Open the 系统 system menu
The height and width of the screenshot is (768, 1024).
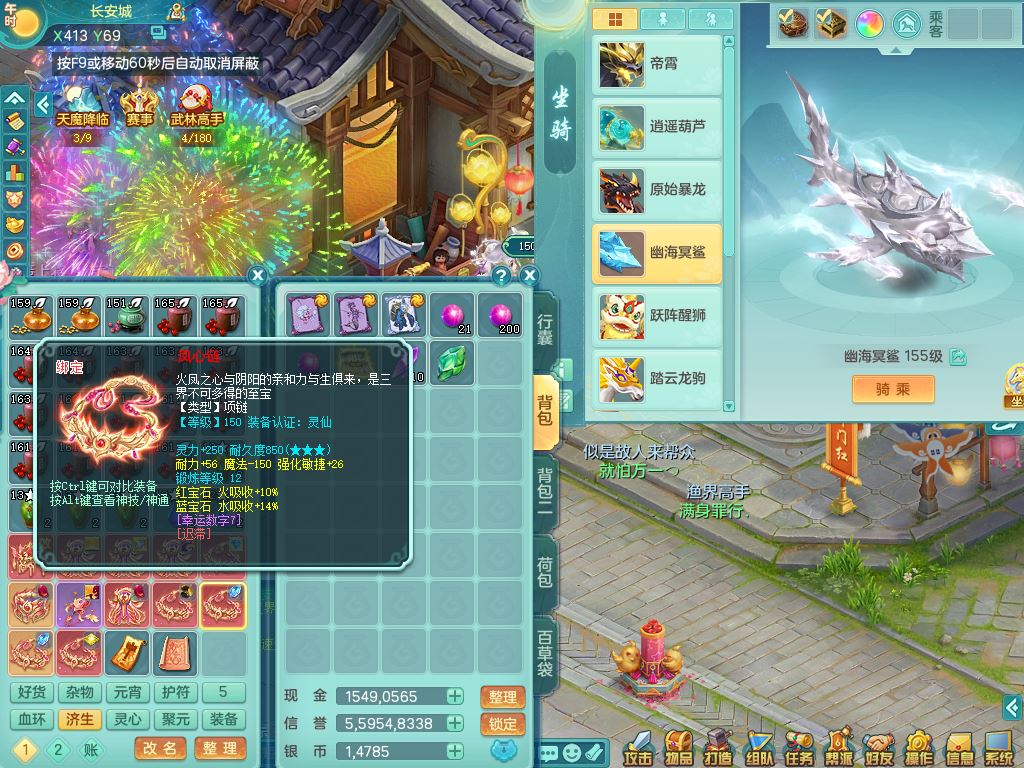pyautogui.click(x=999, y=747)
